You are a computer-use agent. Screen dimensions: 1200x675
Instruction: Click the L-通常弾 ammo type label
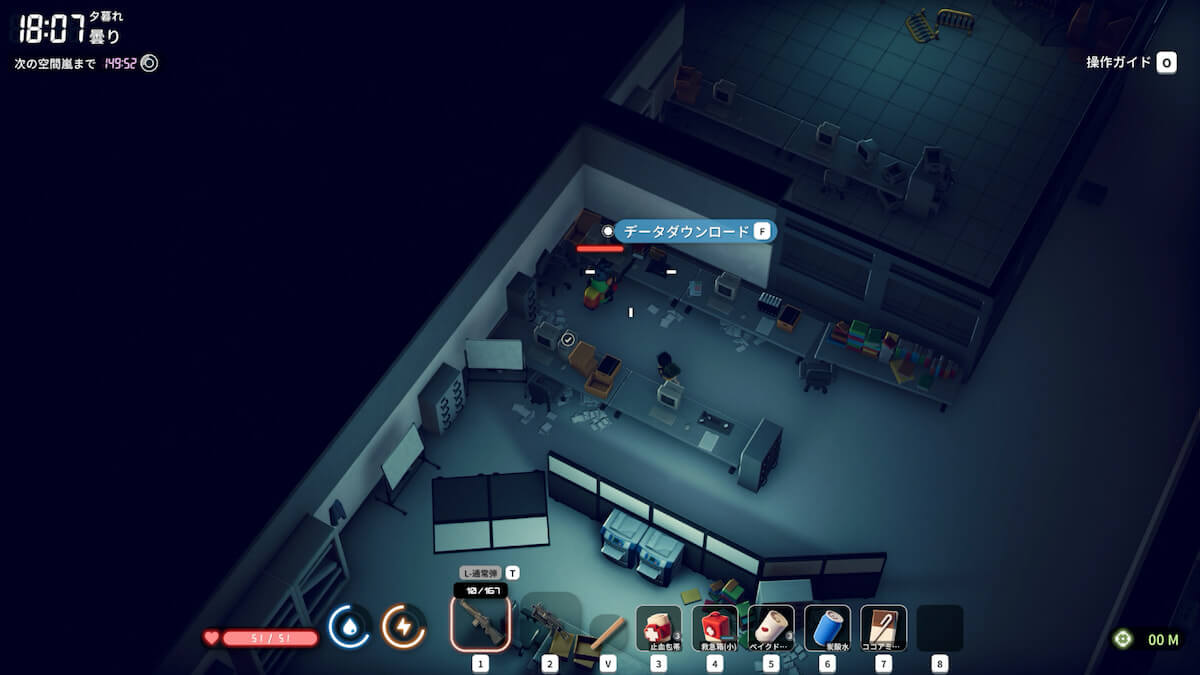tap(480, 573)
